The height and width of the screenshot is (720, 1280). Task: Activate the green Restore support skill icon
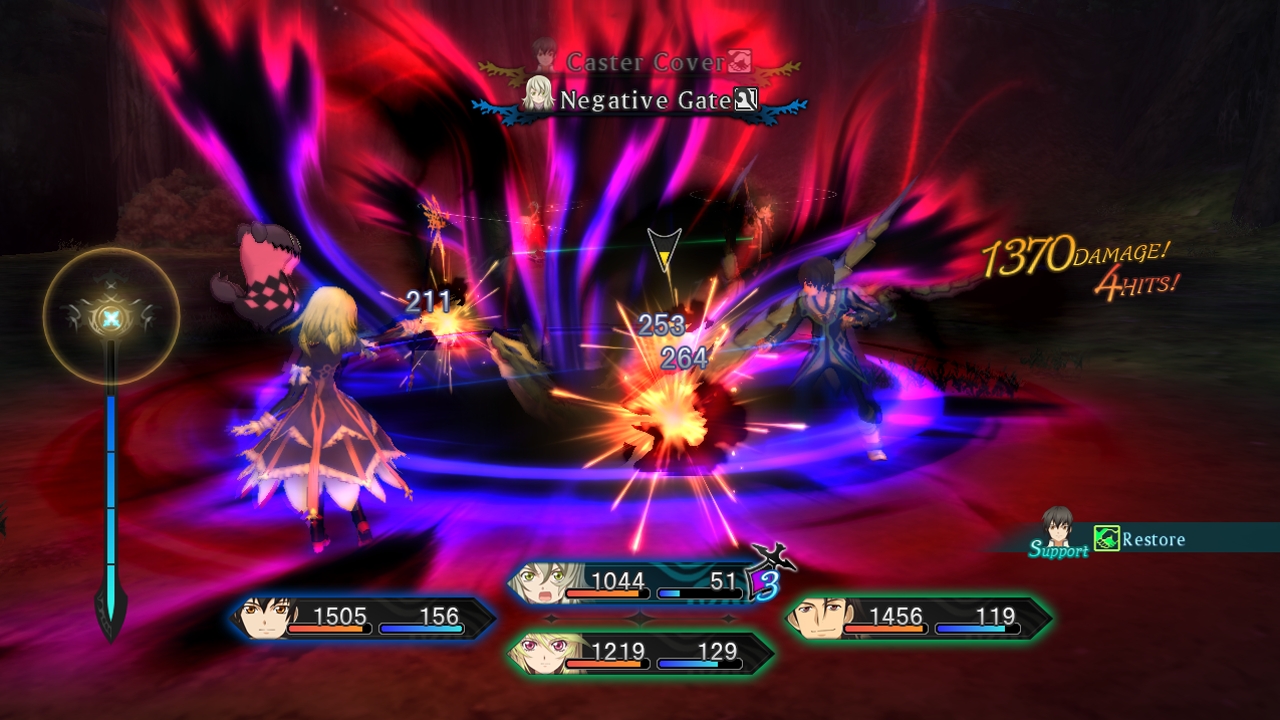tap(1105, 539)
